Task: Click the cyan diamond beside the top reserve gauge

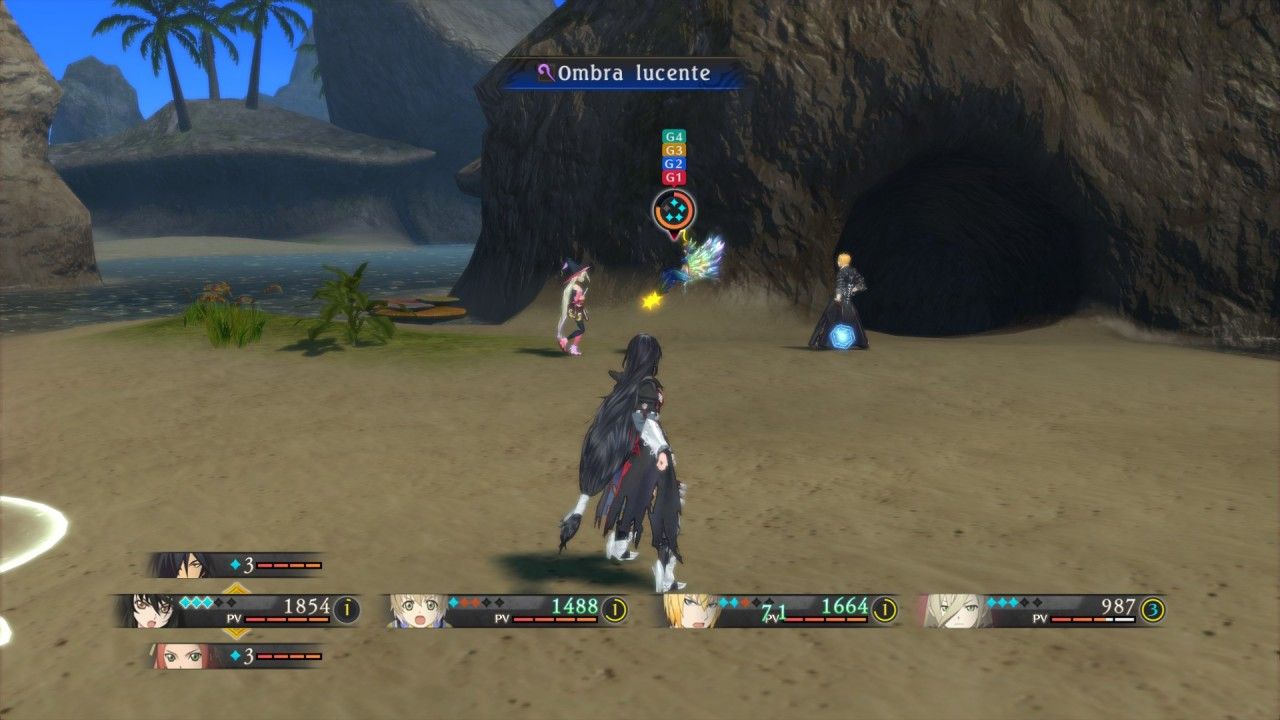Action: click(x=234, y=564)
